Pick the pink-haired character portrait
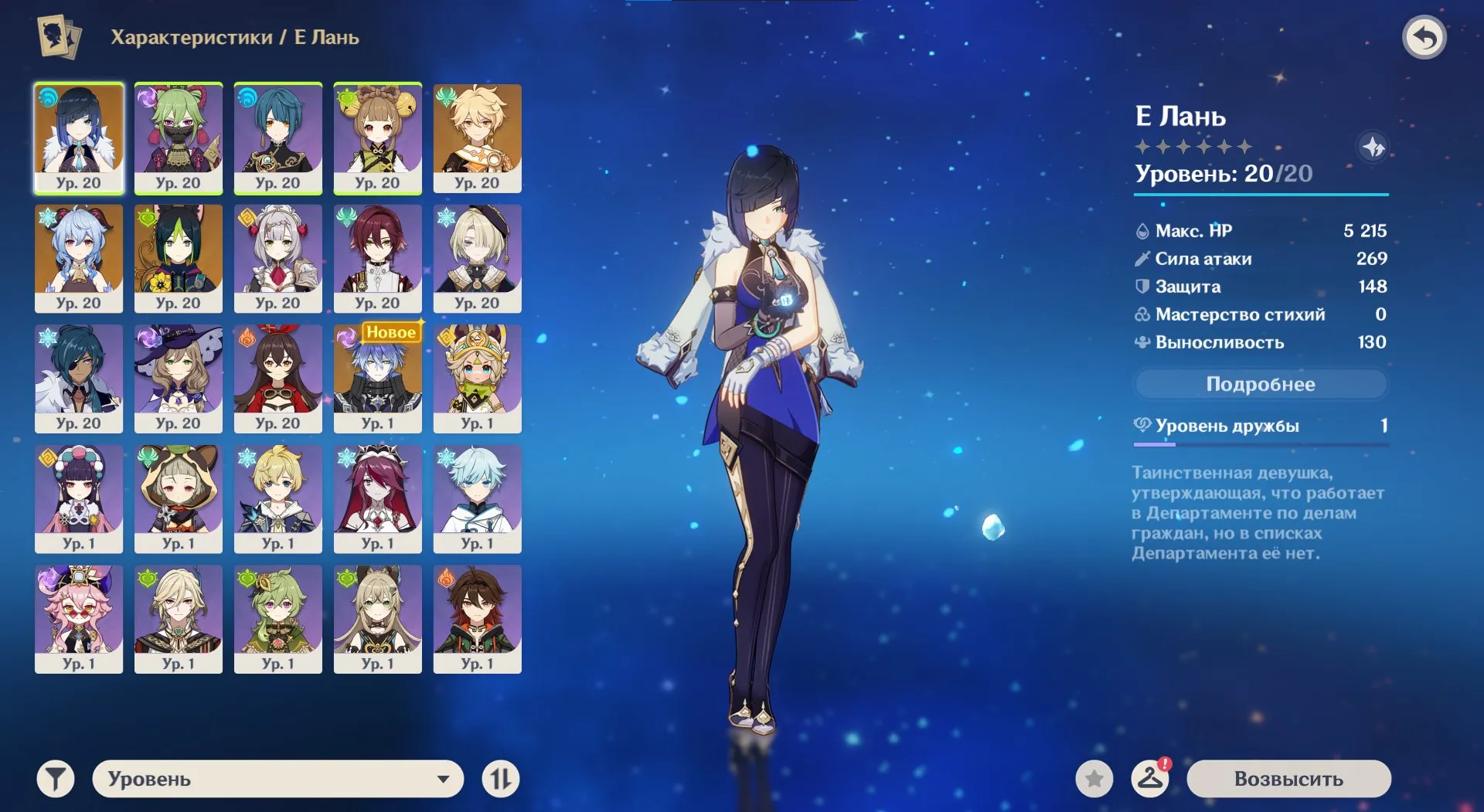Image resolution: width=1484 pixels, height=812 pixels. coord(78,618)
